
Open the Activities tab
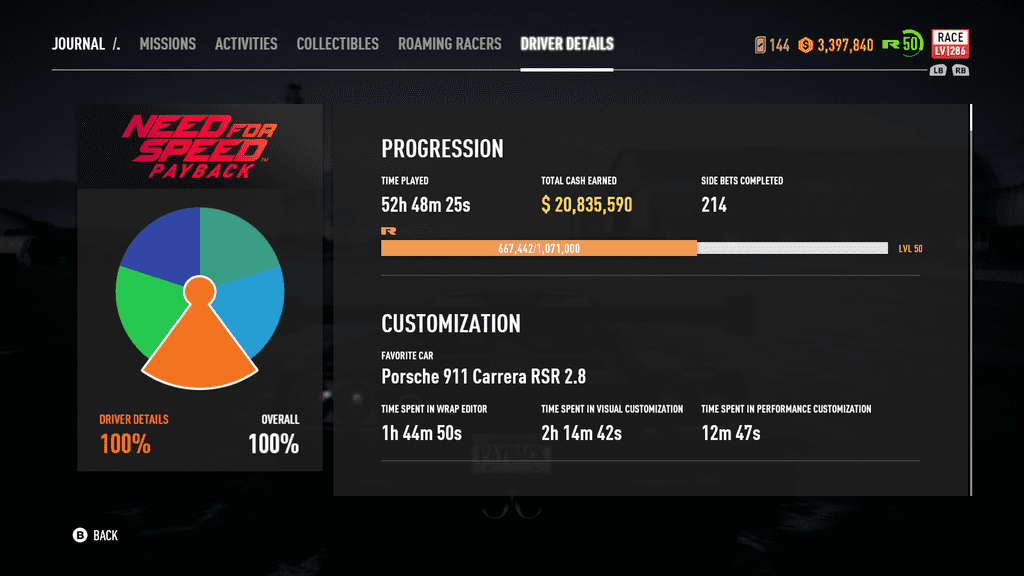pyautogui.click(x=246, y=44)
